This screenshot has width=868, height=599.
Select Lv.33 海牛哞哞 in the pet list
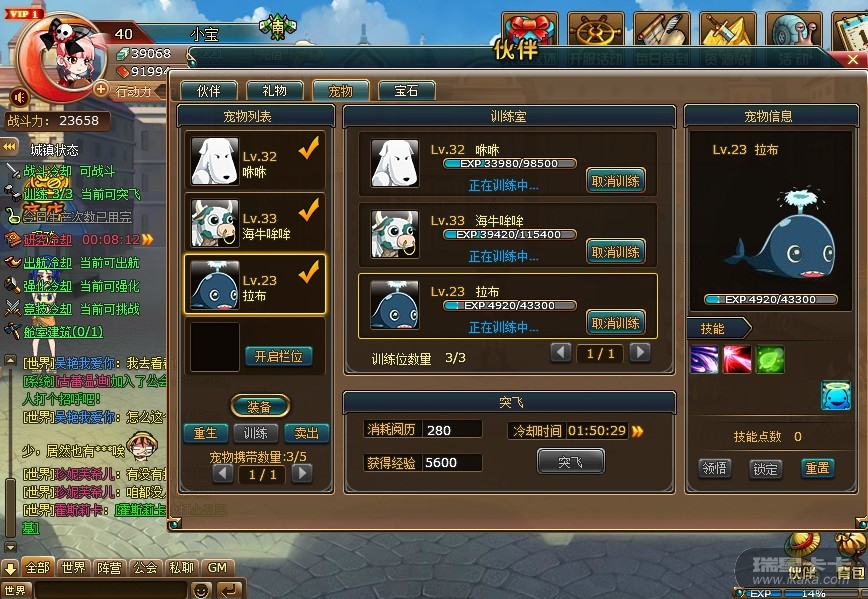pyautogui.click(x=256, y=222)
